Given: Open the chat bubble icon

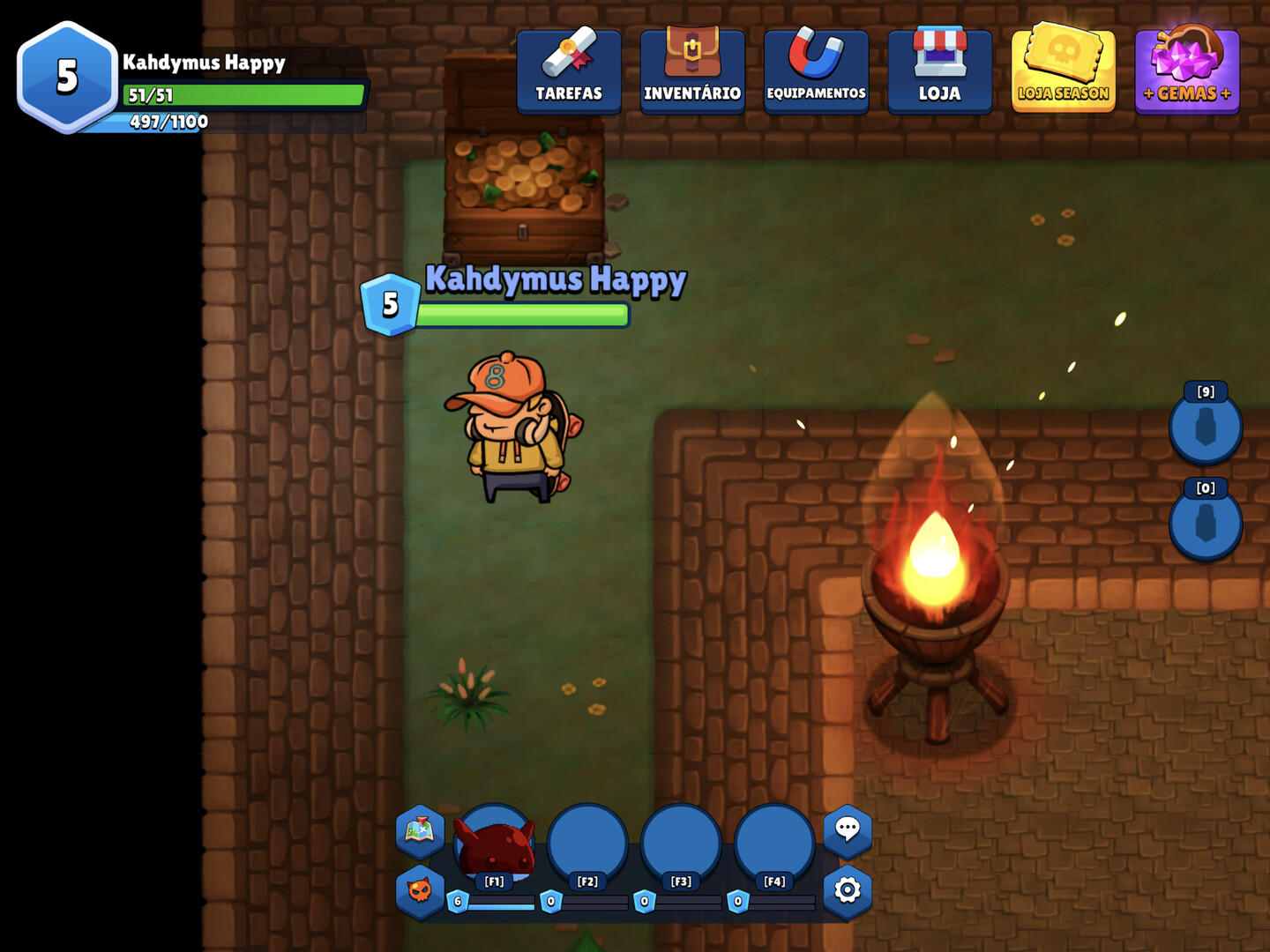Looking at the screenshot, I should click(x=848, y=829).
